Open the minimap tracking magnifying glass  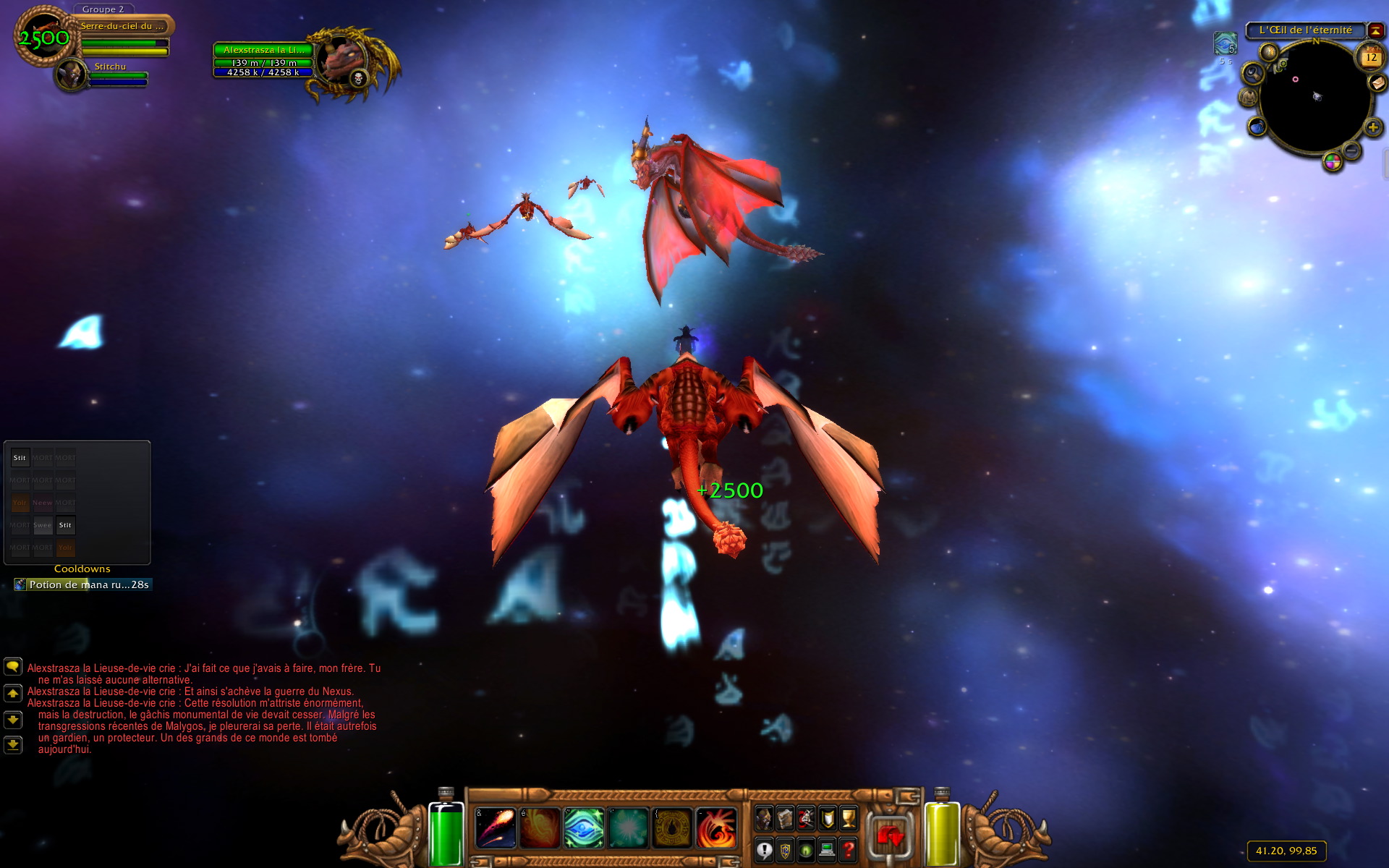[x=1253, y=72]
